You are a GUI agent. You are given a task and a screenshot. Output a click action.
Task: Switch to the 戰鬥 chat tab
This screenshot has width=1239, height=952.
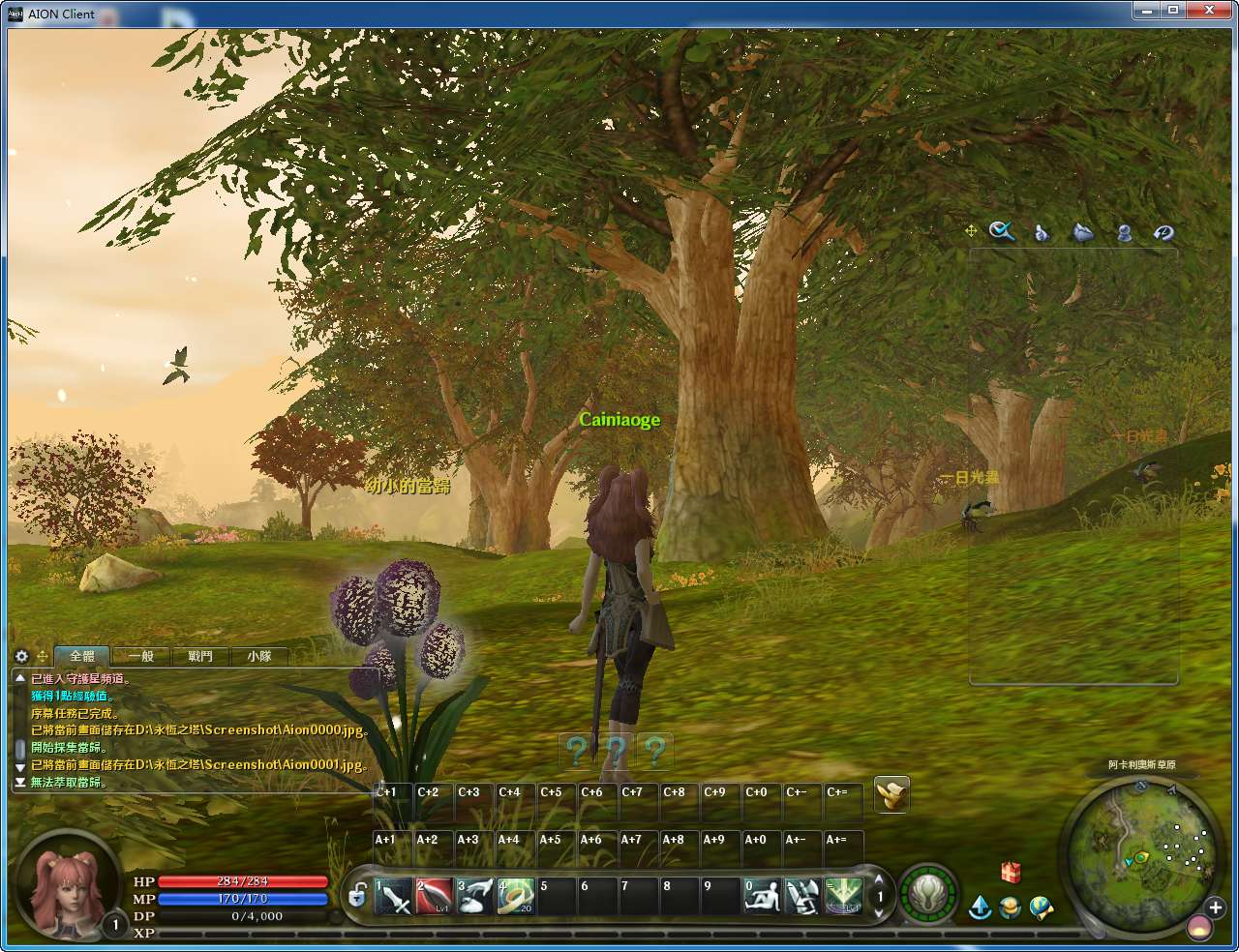click(198, 656)
